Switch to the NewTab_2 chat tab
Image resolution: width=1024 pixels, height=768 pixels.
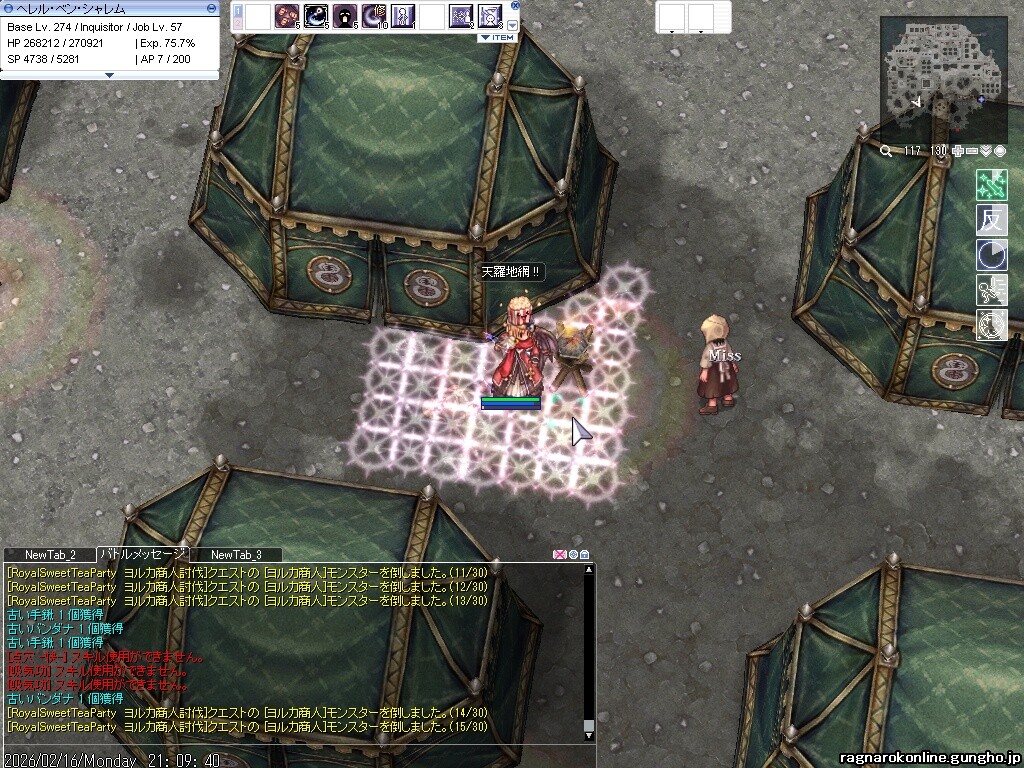(50, 554)
